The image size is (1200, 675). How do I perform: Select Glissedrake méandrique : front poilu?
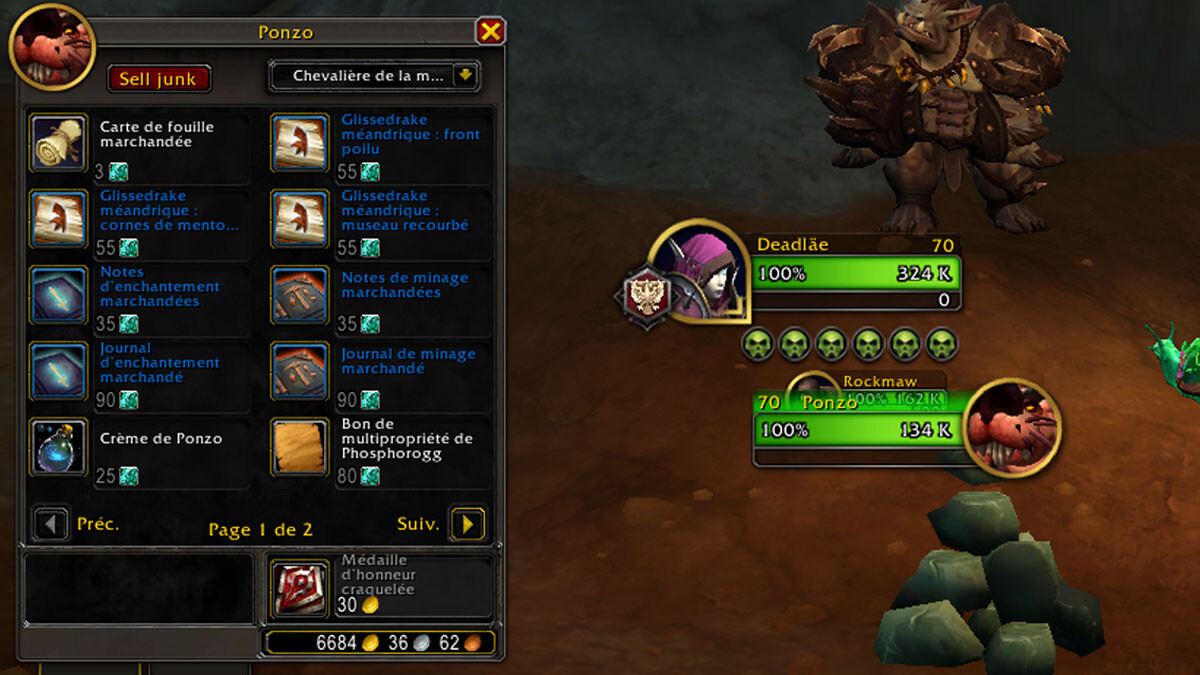(300, 143)
